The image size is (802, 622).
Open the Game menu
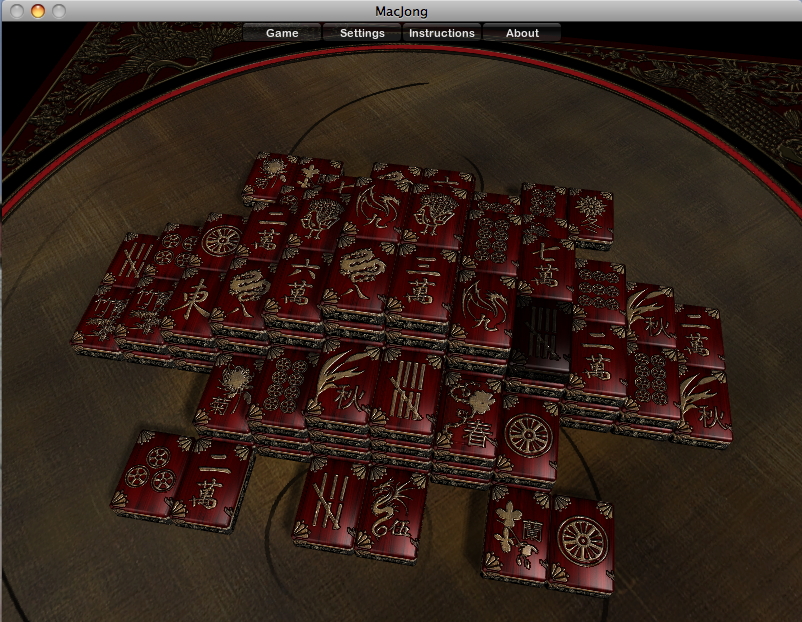(x=282, y=33)
